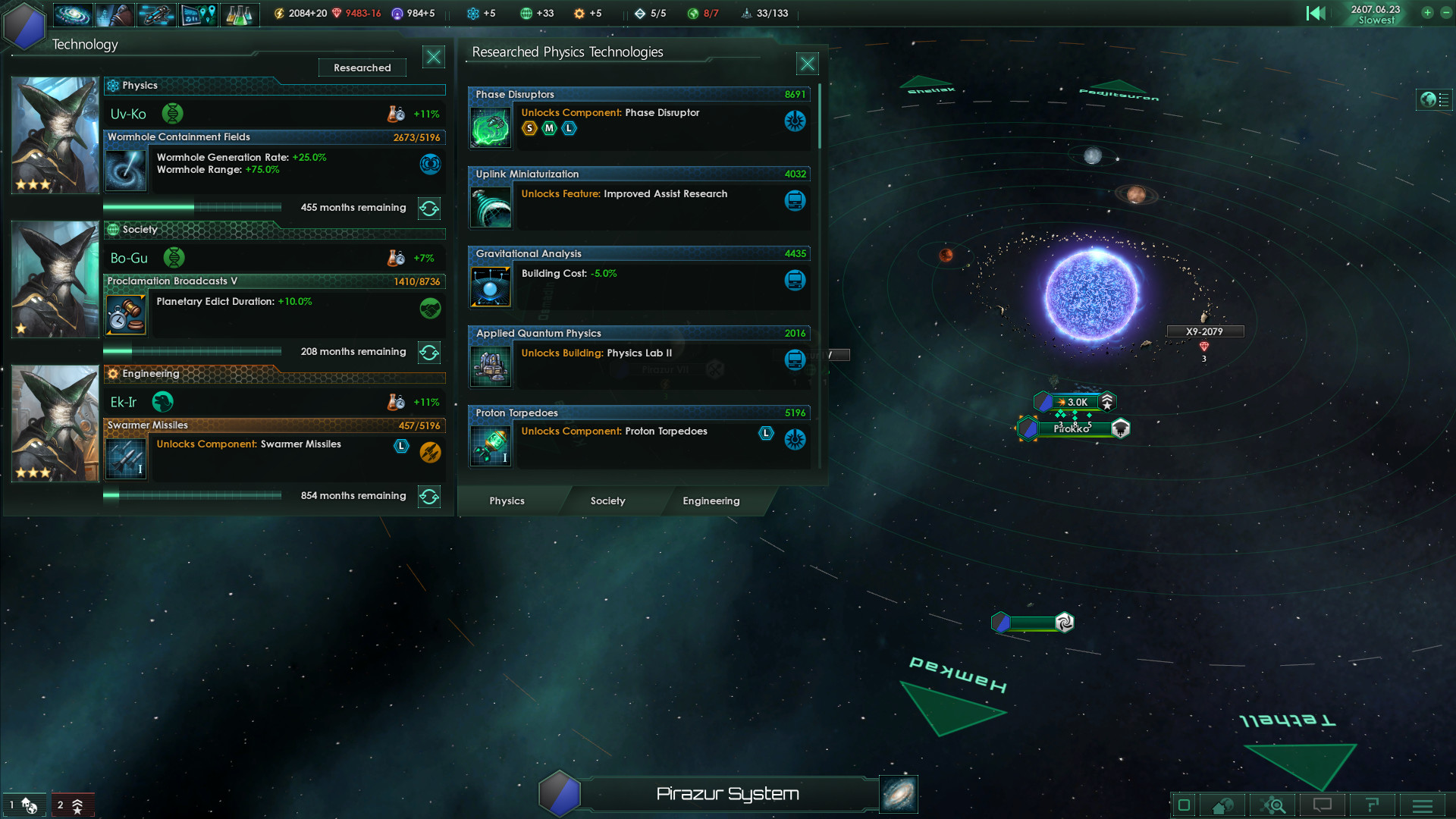Toggle the Engineering research swap arrows

point(429,497)
